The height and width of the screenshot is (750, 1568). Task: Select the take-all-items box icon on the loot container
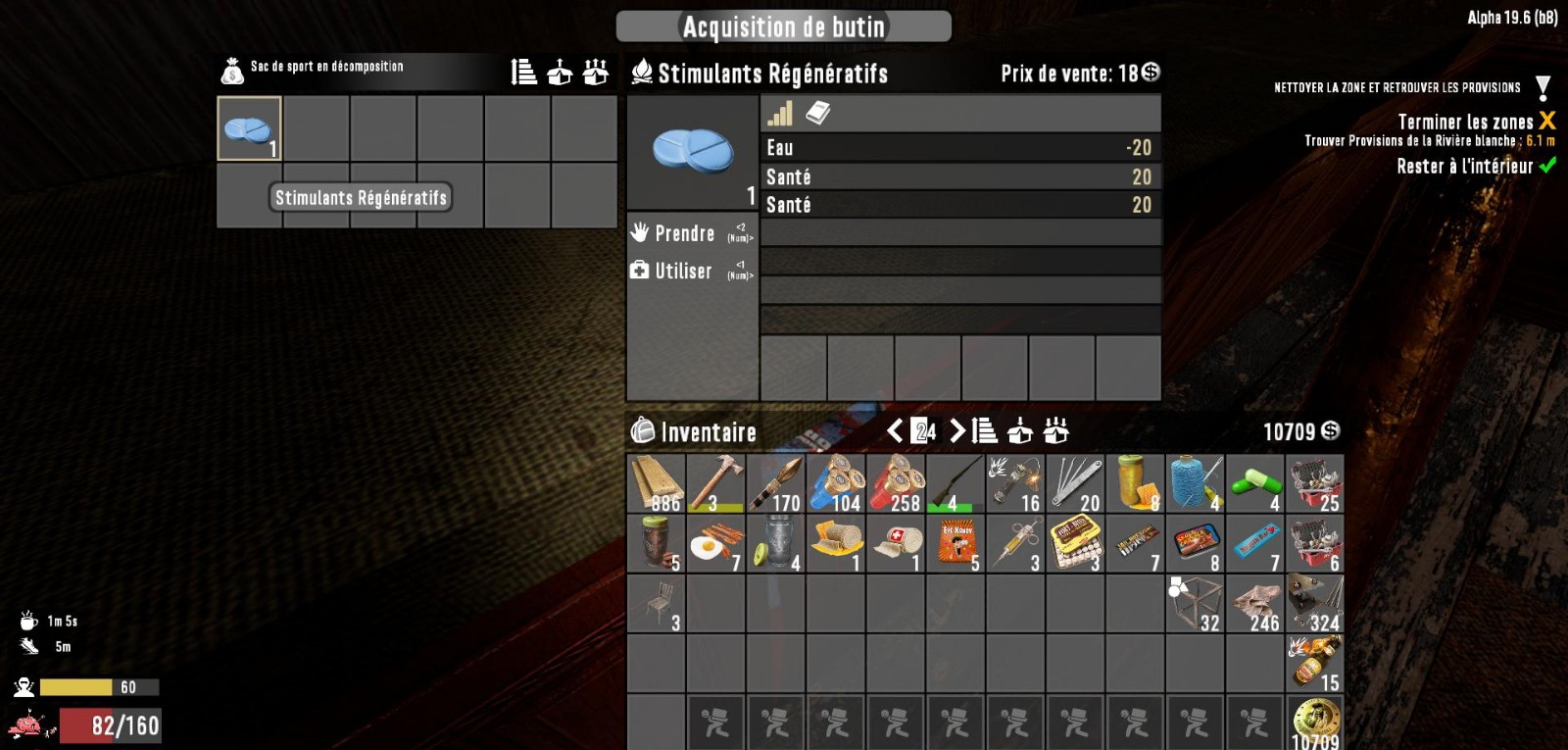click(593, 71)
